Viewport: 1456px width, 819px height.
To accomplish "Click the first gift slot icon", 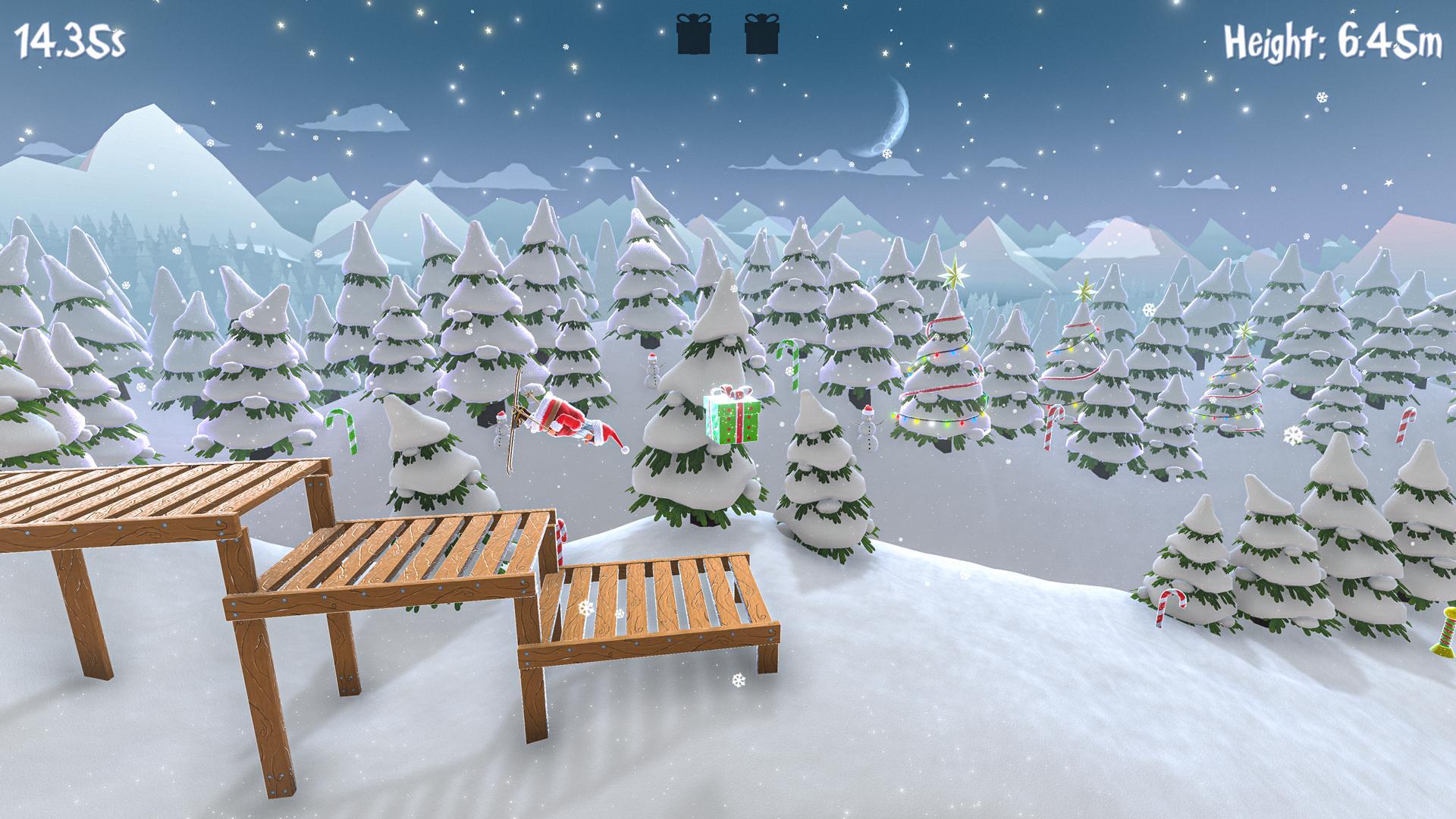I will [692, 34].
